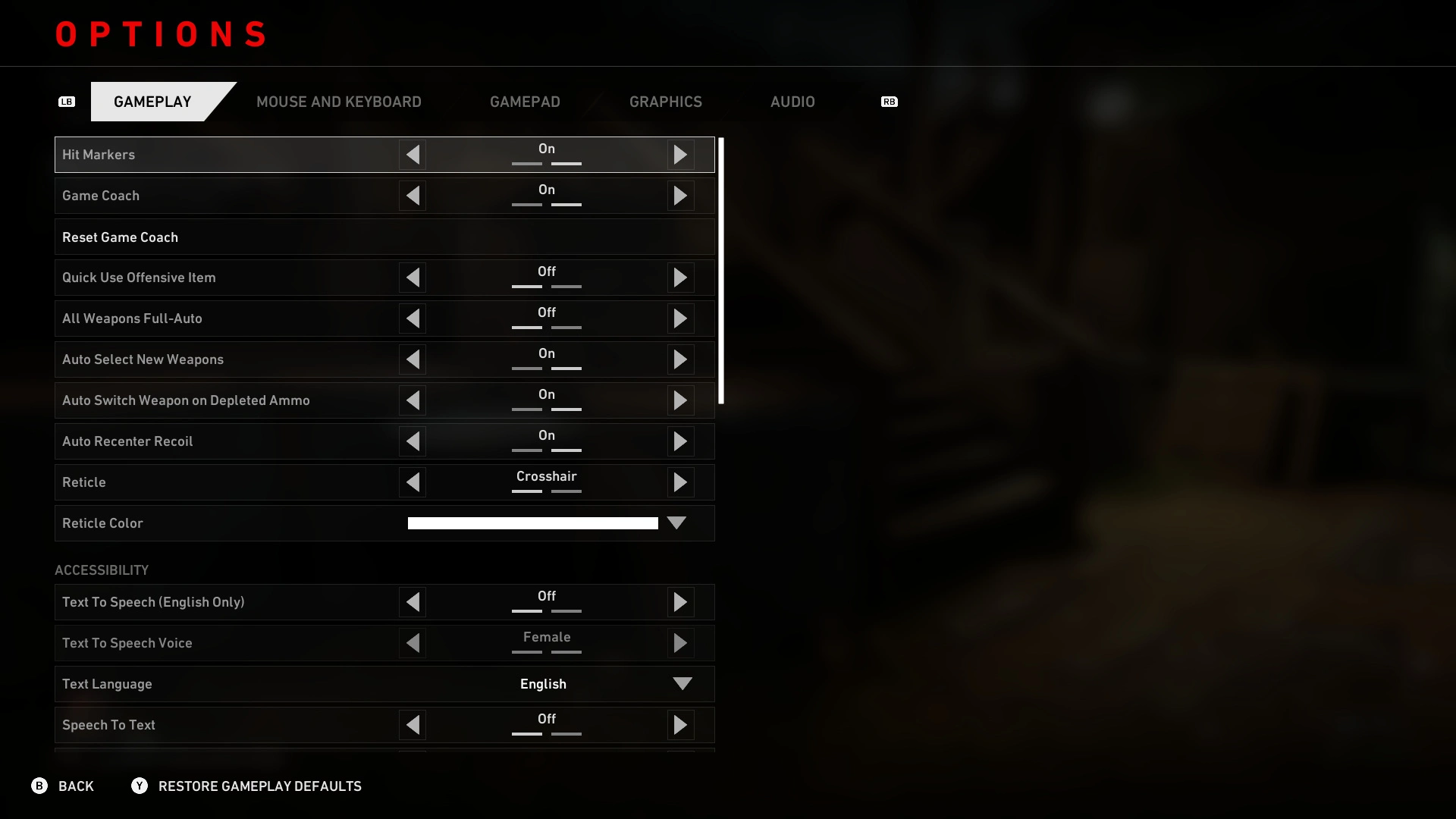Click left arrow on Auto Select New Weapons
The width and height of the screenshot is (1456, 819).
tap(413, 359)
